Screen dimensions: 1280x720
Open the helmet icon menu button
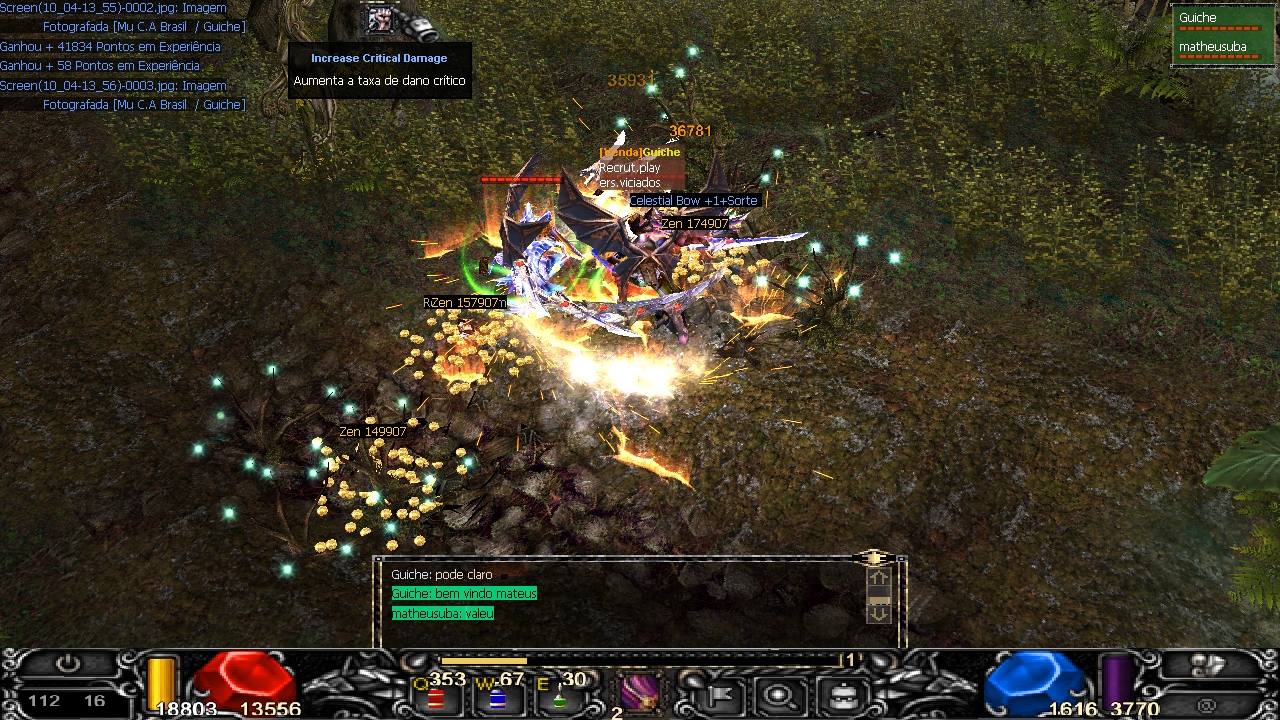pyautogui.click(x=842, y=693)
